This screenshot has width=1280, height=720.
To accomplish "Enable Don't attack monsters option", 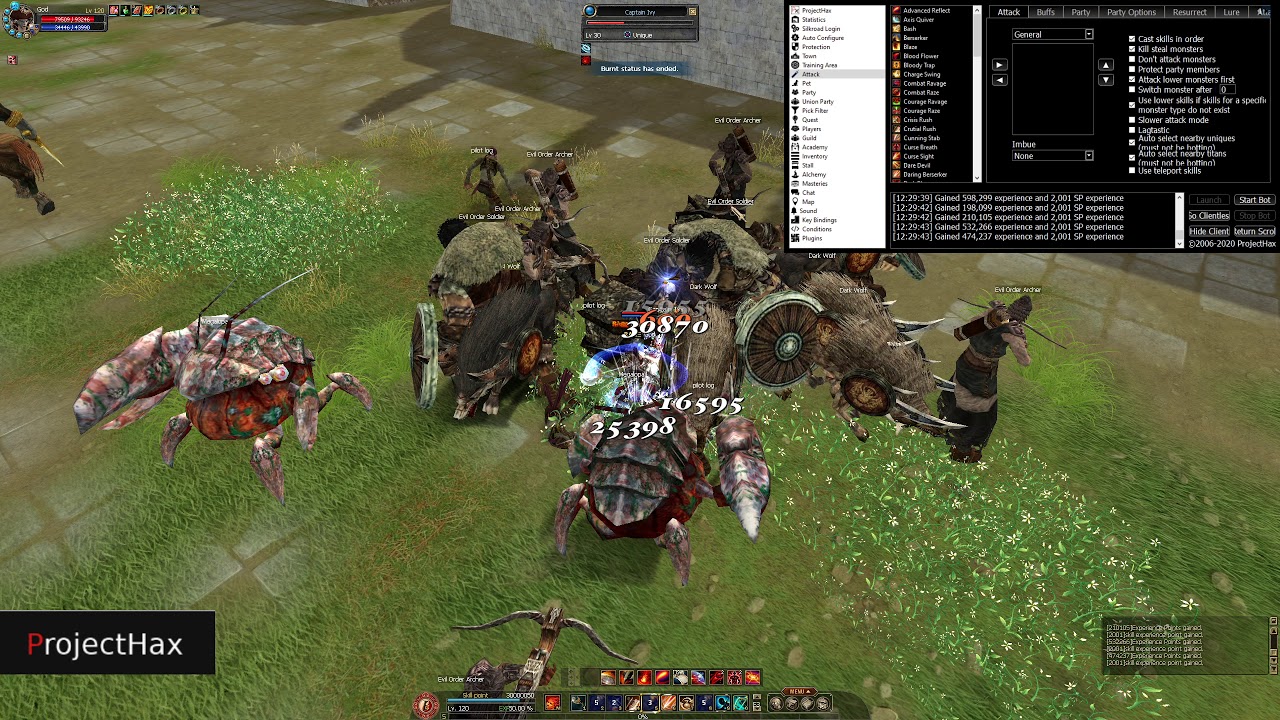I will click(x=1132, y=59).
